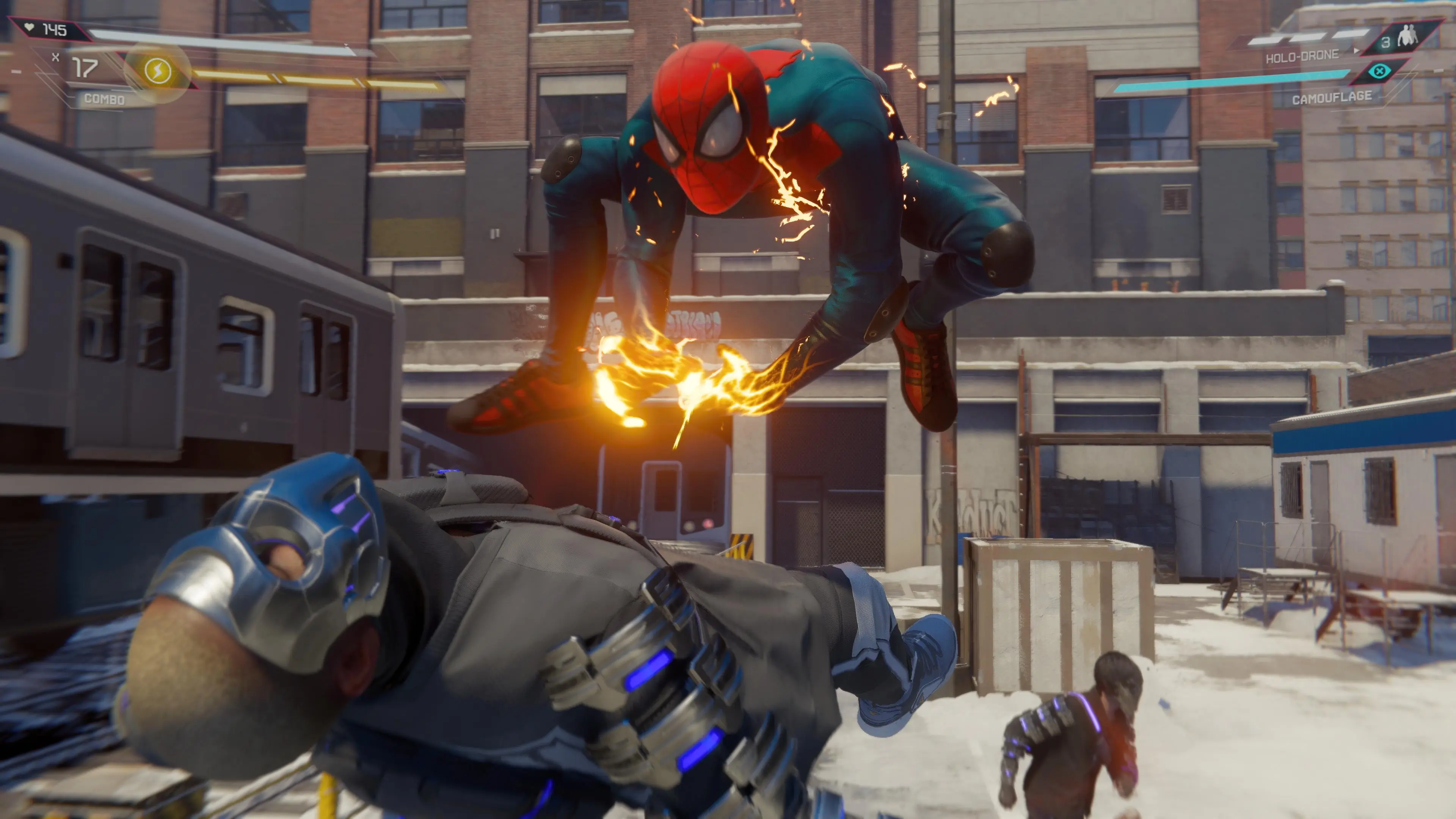
Task: Activate the Venom lightning bolt icon
Action: (158, 71)
